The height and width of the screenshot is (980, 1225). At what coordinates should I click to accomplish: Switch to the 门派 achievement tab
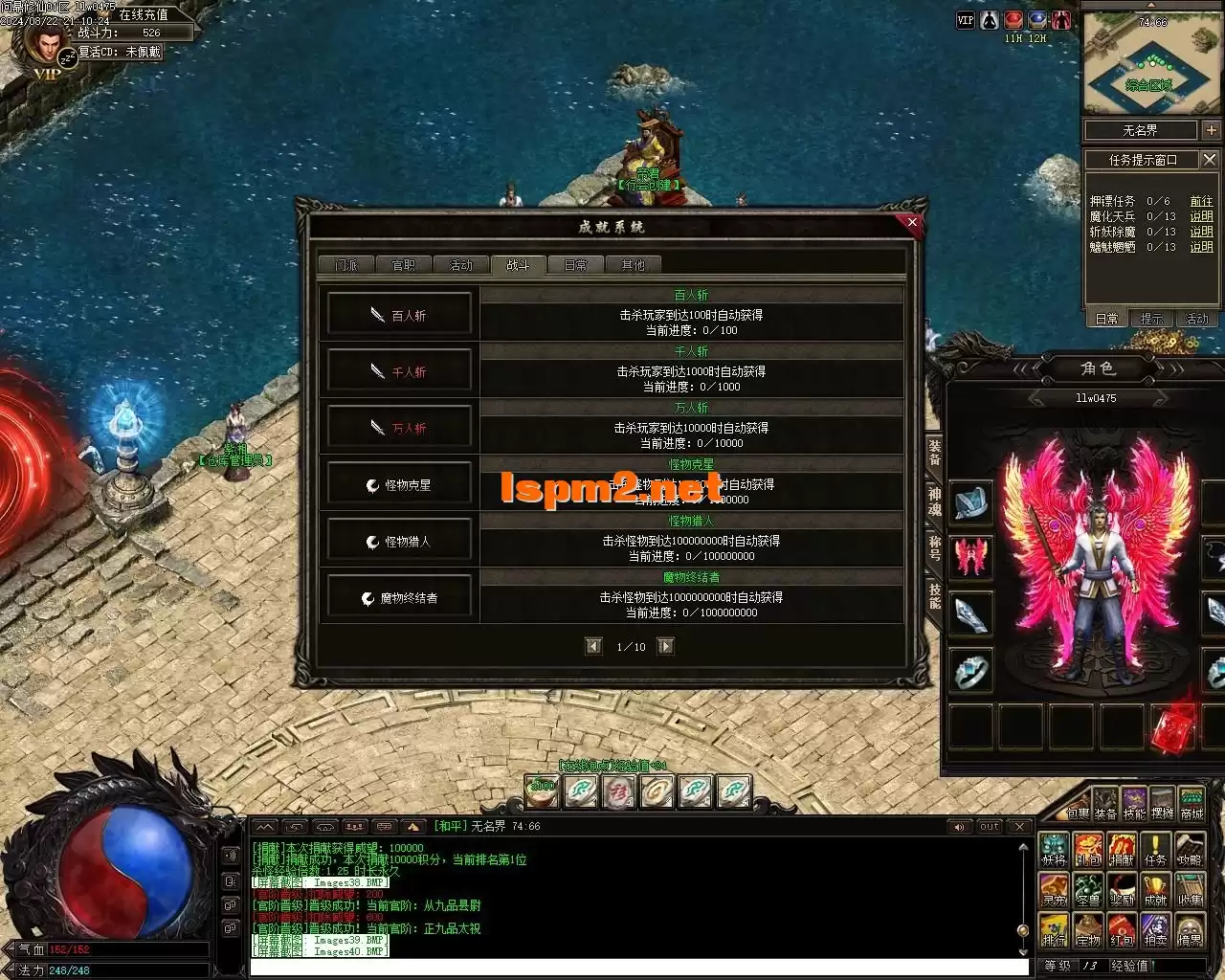pos(346,265)
